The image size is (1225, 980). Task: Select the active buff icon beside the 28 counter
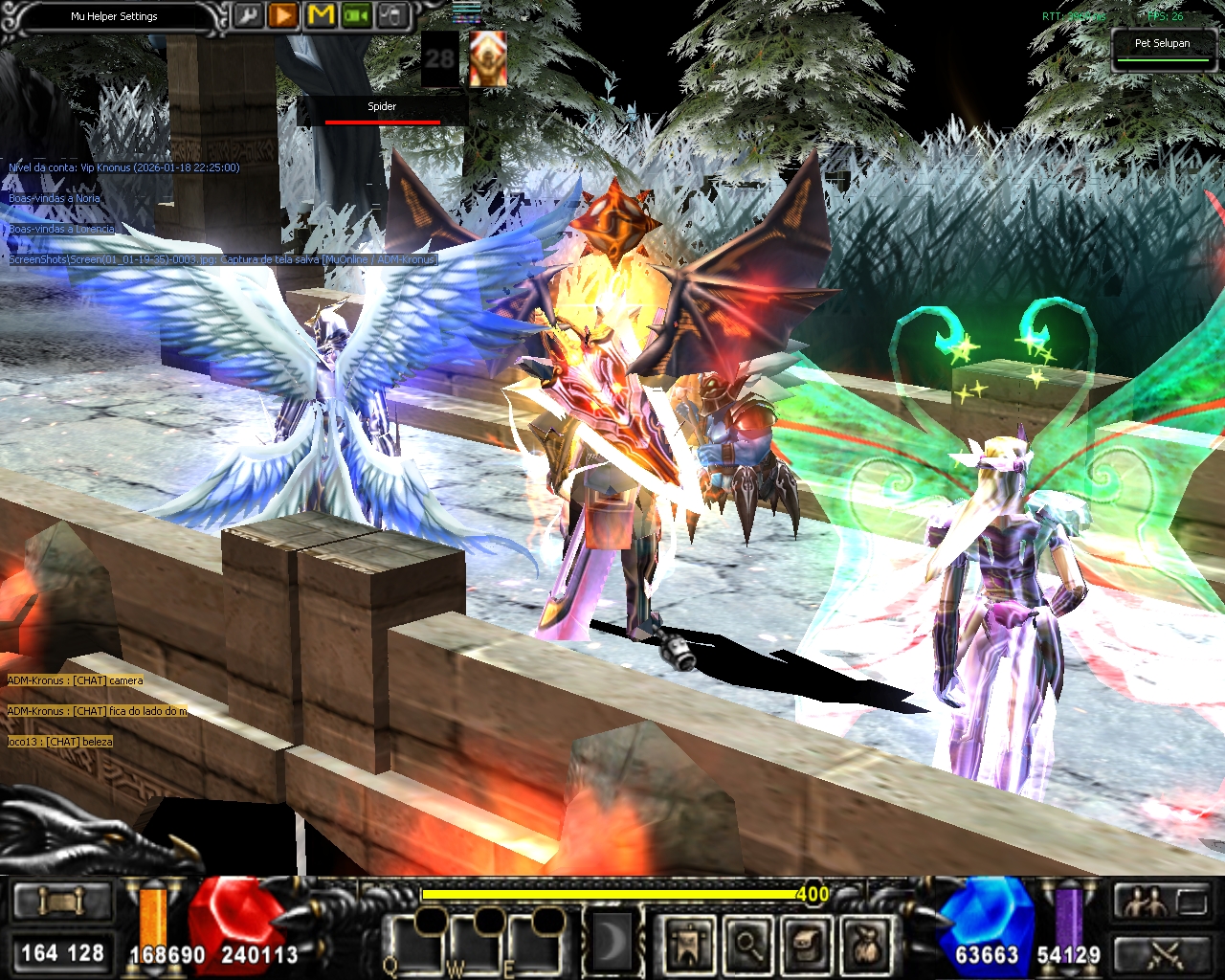coord(487,59)
